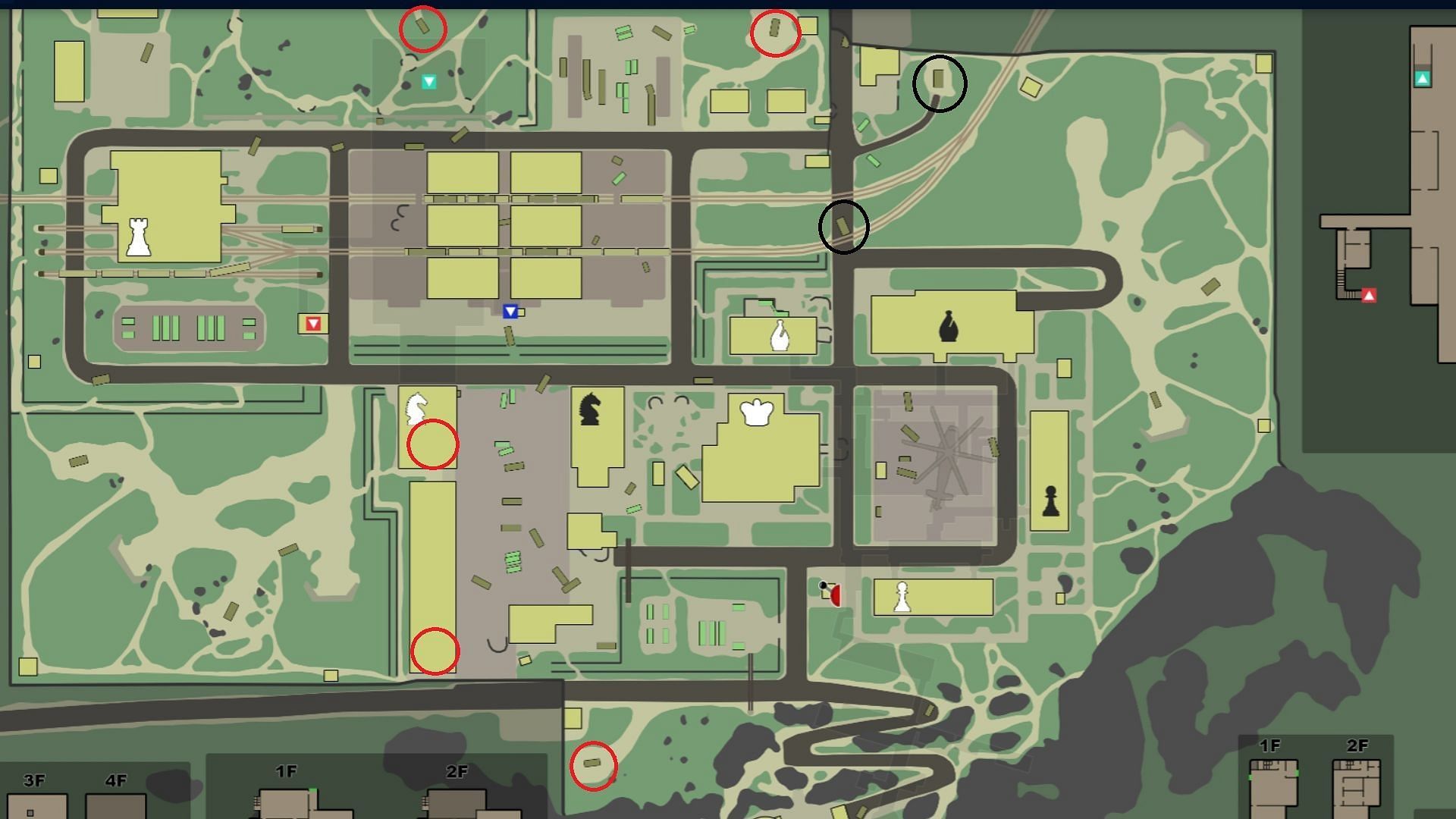Choose the white king crown marker
Screen dimensions: 1456x819
pyautogui.click(x=756, y=413)
